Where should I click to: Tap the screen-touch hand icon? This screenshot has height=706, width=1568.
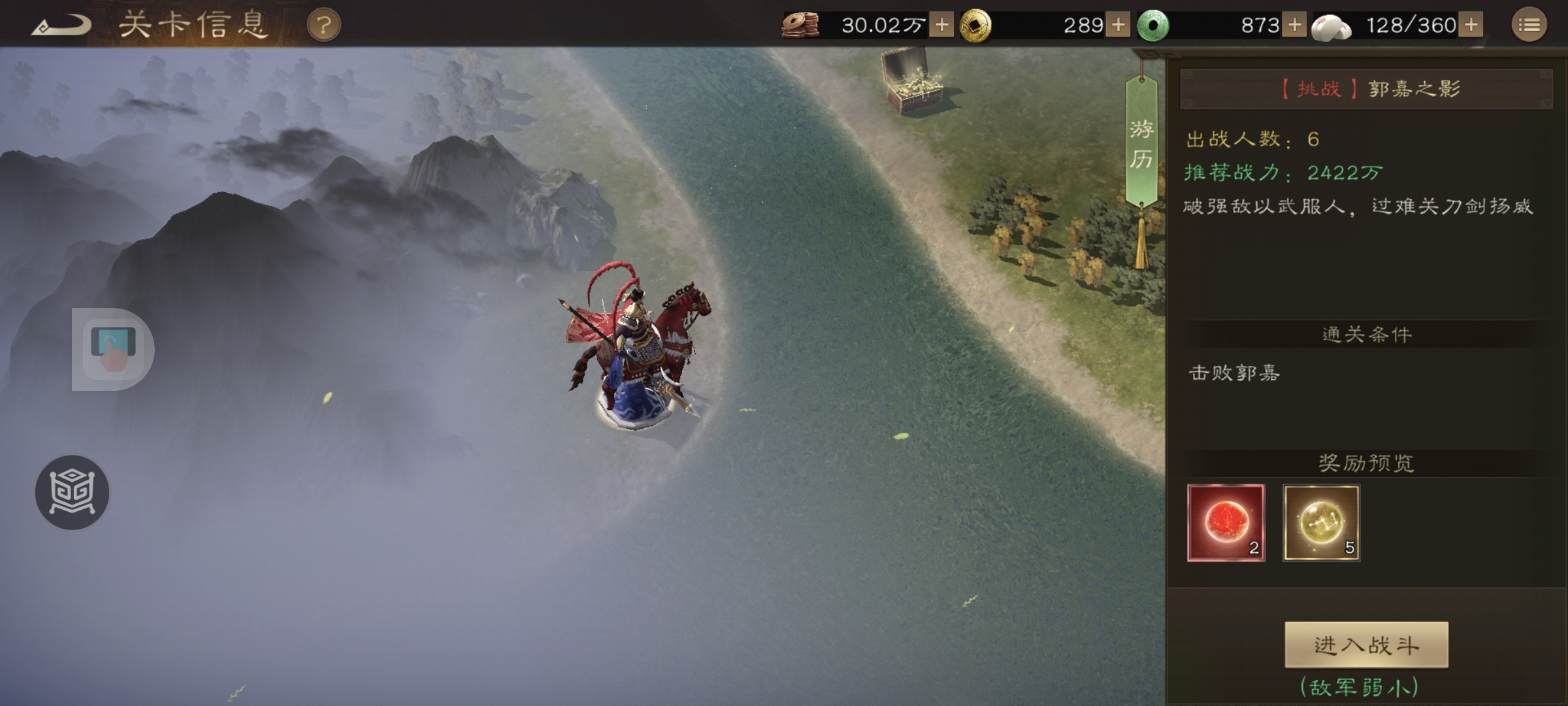click(x=113, y=349)
